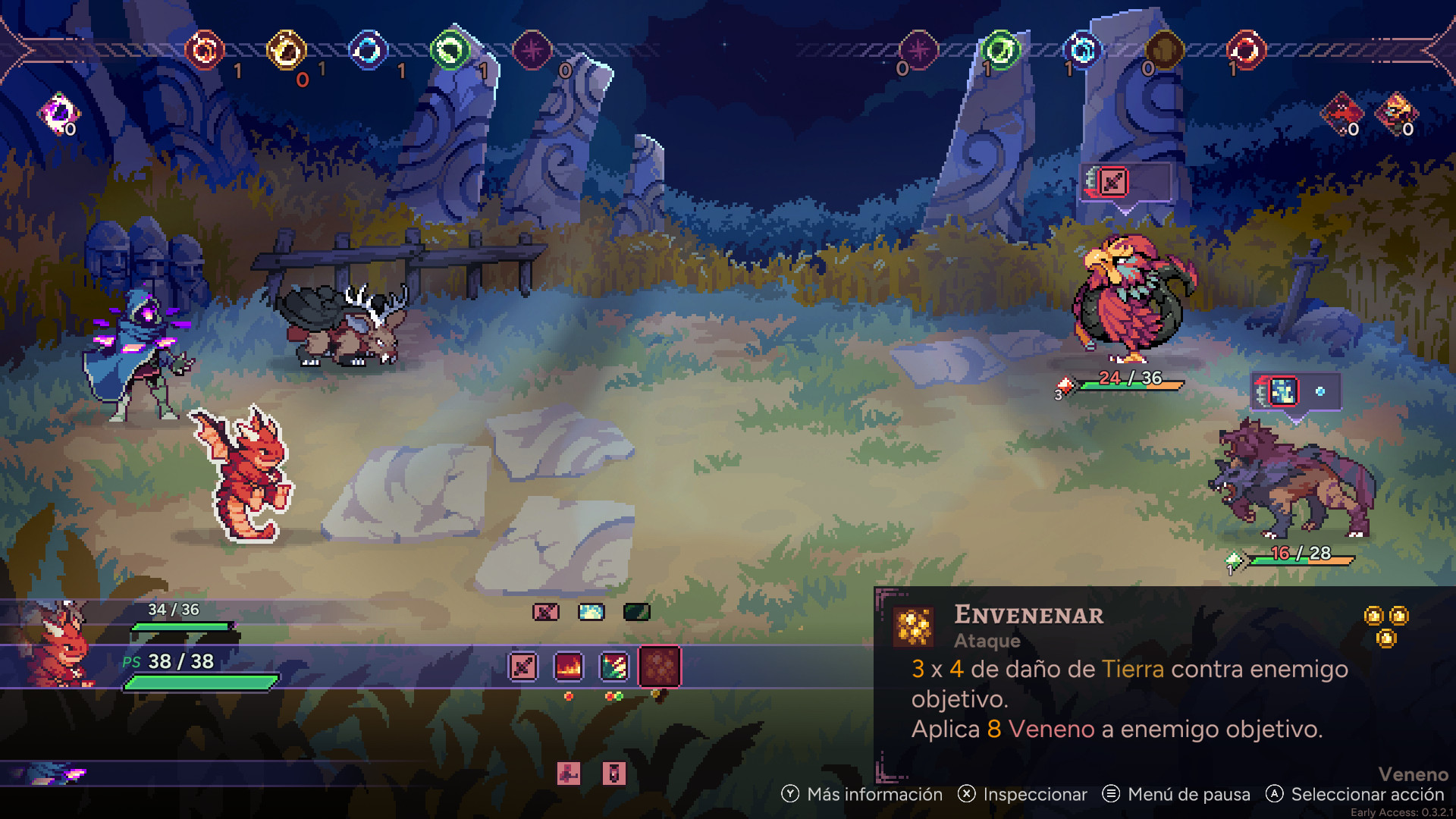Choose the hooded mage's portrait row

pos(53,773)
